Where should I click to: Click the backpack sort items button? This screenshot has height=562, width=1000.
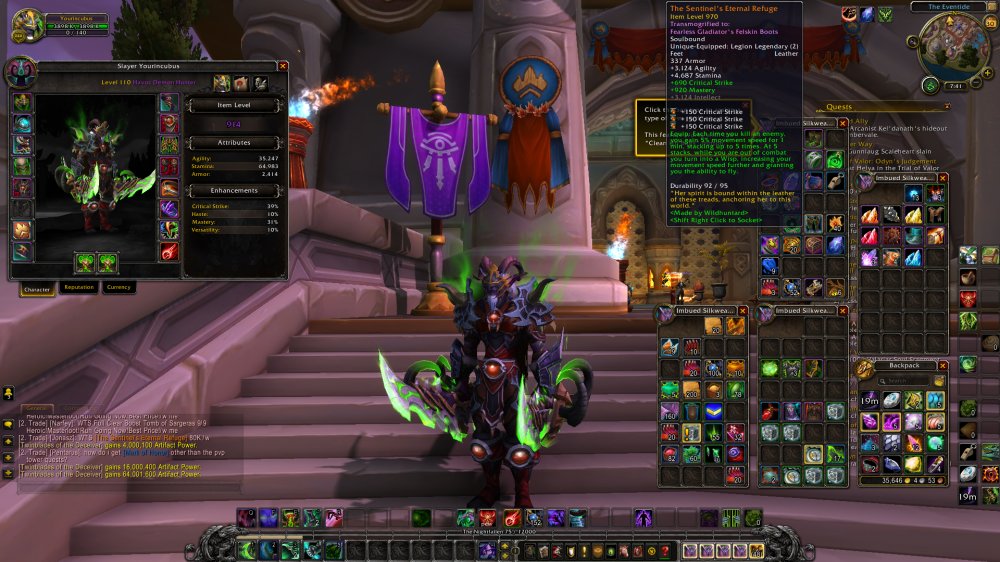pos(939,380)
